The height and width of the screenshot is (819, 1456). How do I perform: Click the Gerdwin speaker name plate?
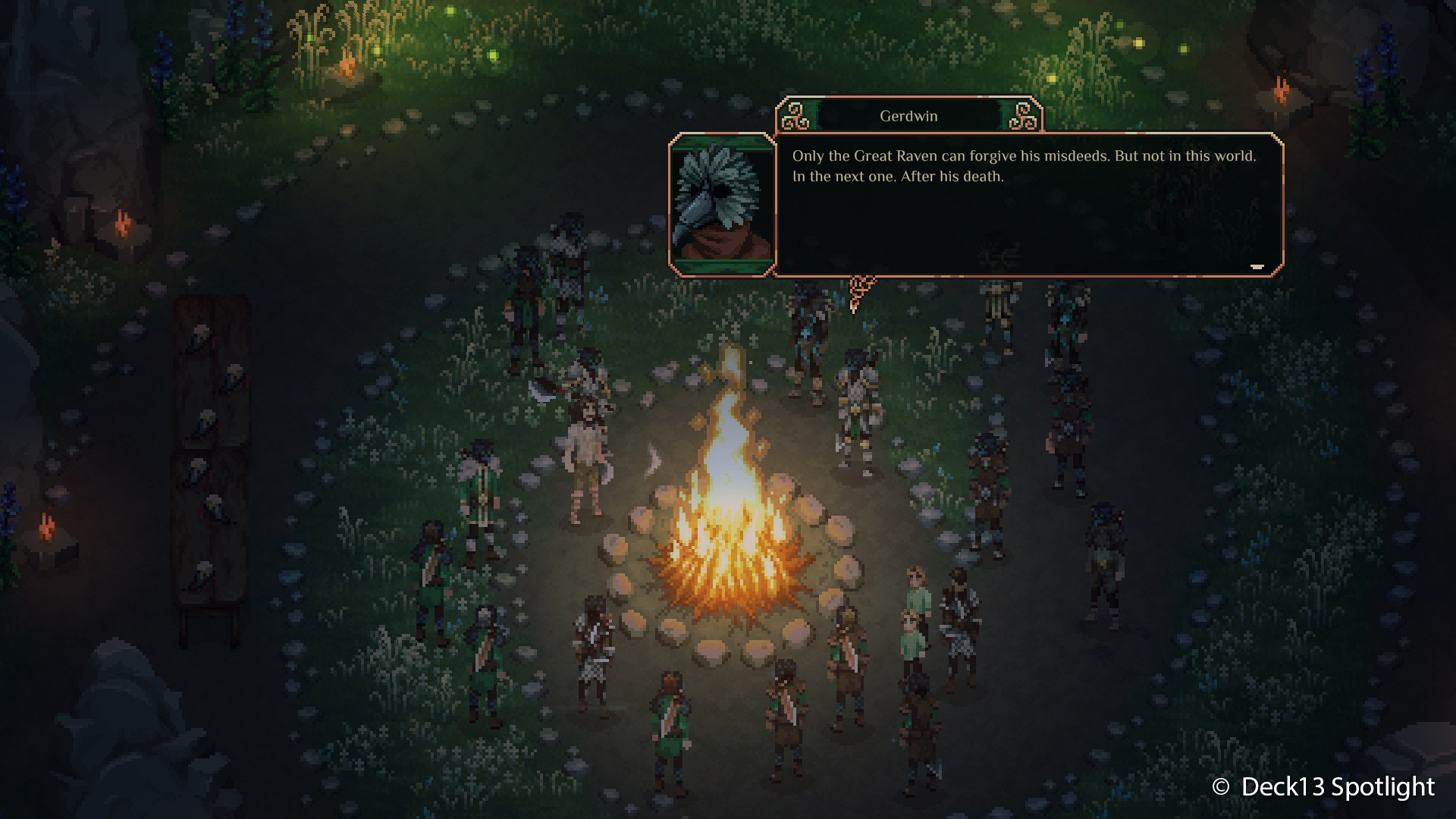pos(908,116)
